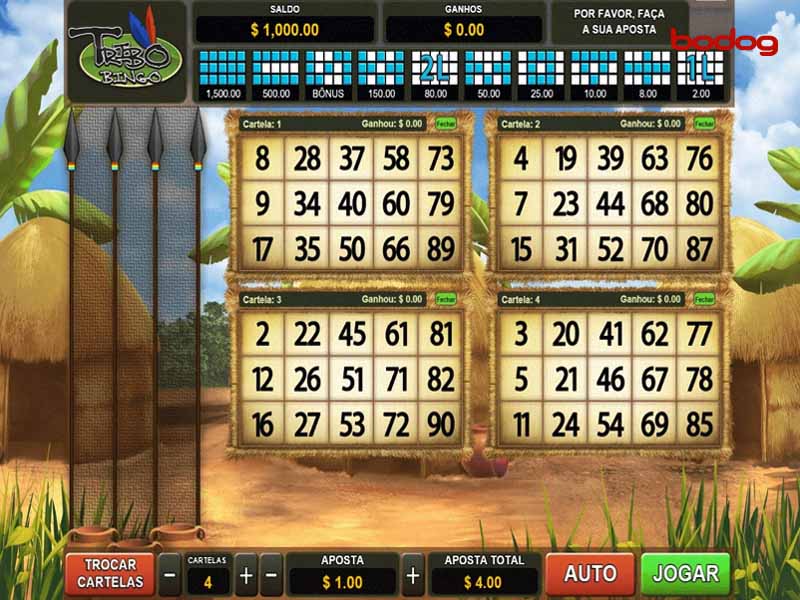This screenshot has width=800, height=600.
Task: Increase the number of cartelas
Action: tap(246, 575)
